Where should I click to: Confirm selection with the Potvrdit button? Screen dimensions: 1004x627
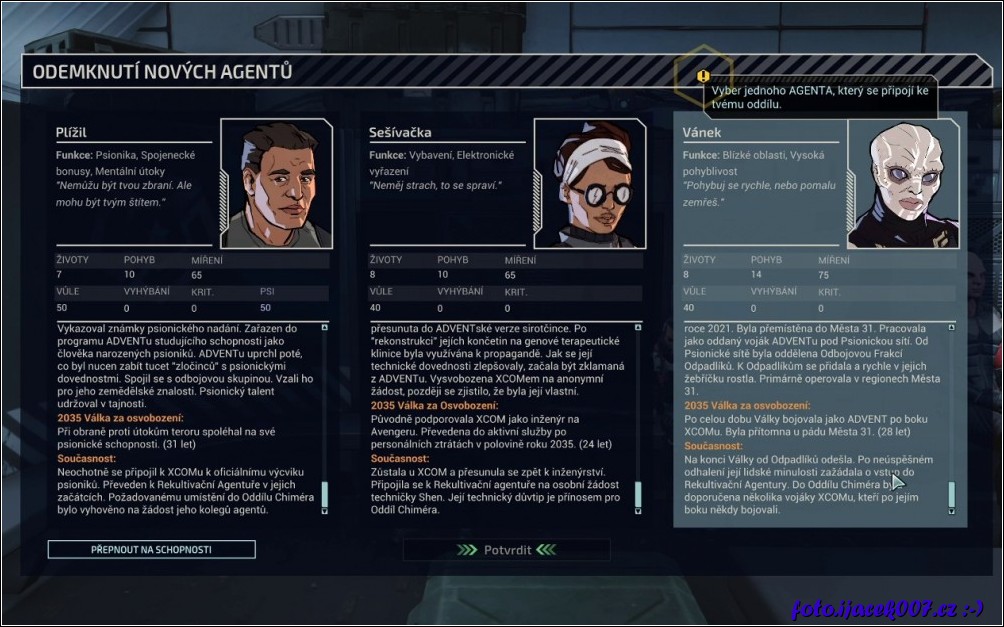click(x=506, y=549)
